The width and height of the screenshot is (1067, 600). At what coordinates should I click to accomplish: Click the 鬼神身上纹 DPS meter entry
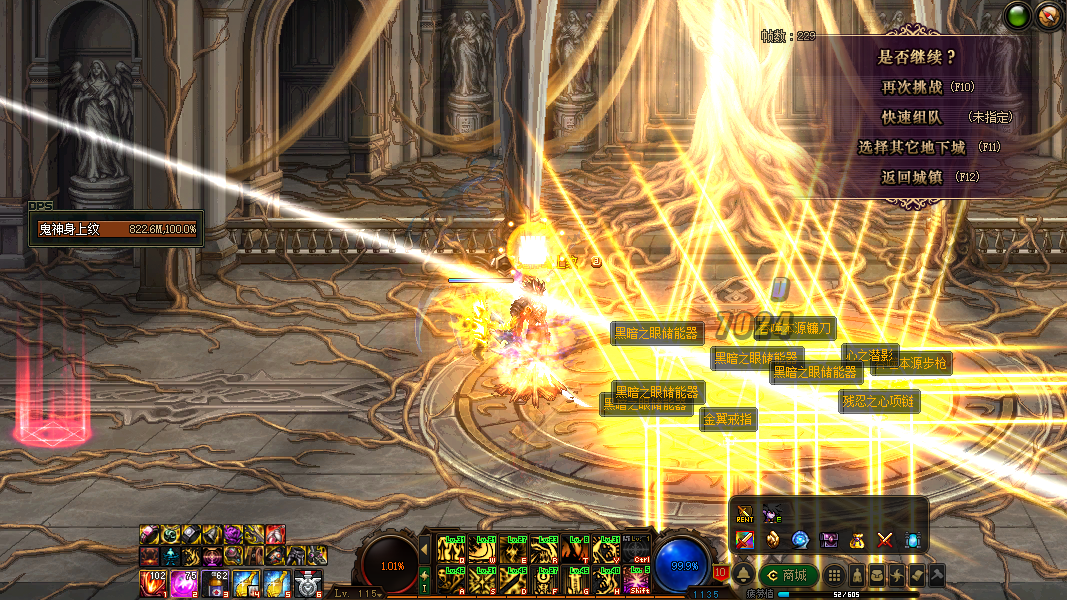tap(116, 229)
